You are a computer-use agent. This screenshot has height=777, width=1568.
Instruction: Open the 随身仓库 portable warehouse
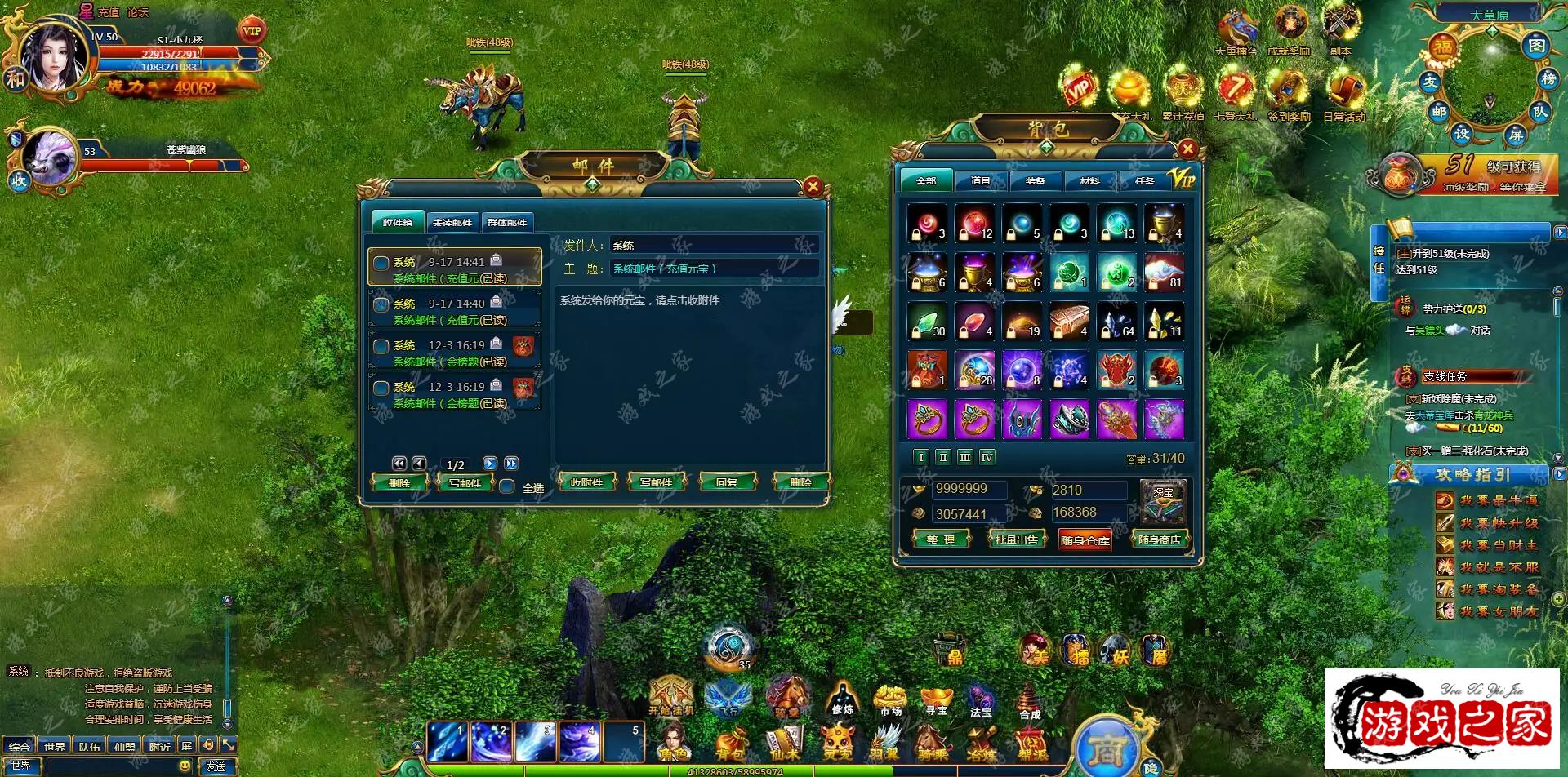point(1085,540)
